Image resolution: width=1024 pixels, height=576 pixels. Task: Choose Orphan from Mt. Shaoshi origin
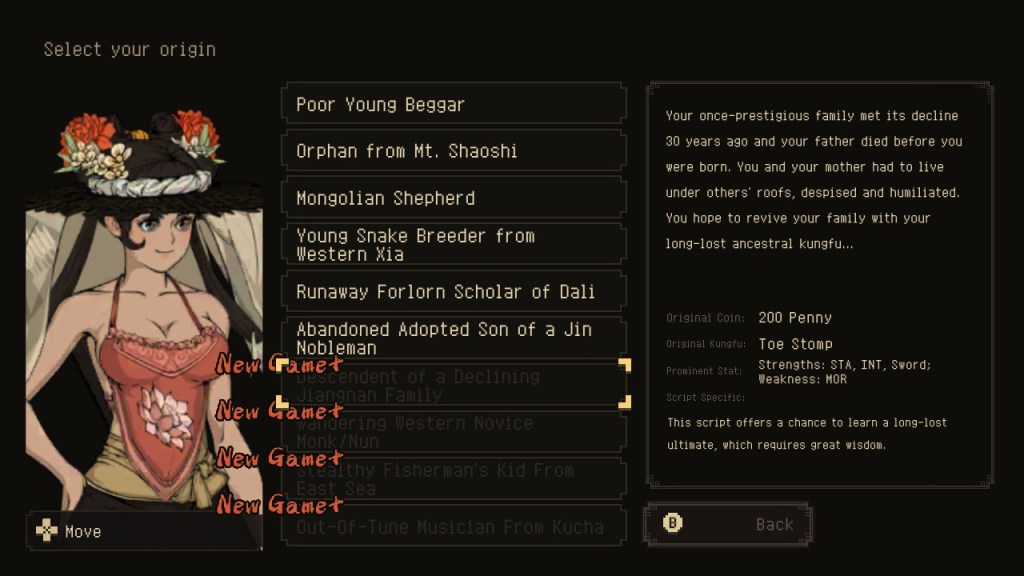click(x=453, y=151)
